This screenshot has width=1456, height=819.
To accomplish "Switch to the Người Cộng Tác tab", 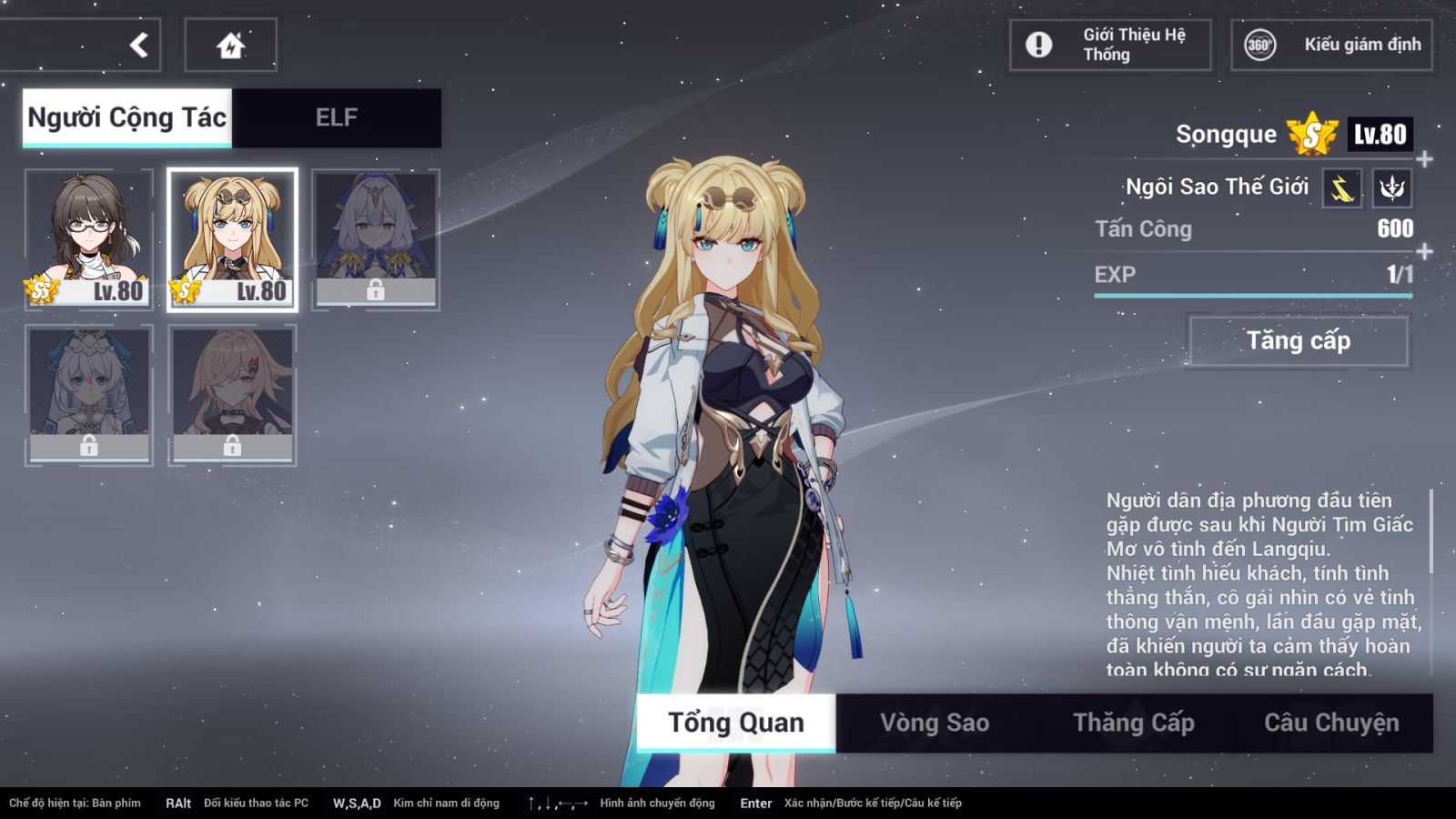I will pyautogui.click(x=127, y=117).
